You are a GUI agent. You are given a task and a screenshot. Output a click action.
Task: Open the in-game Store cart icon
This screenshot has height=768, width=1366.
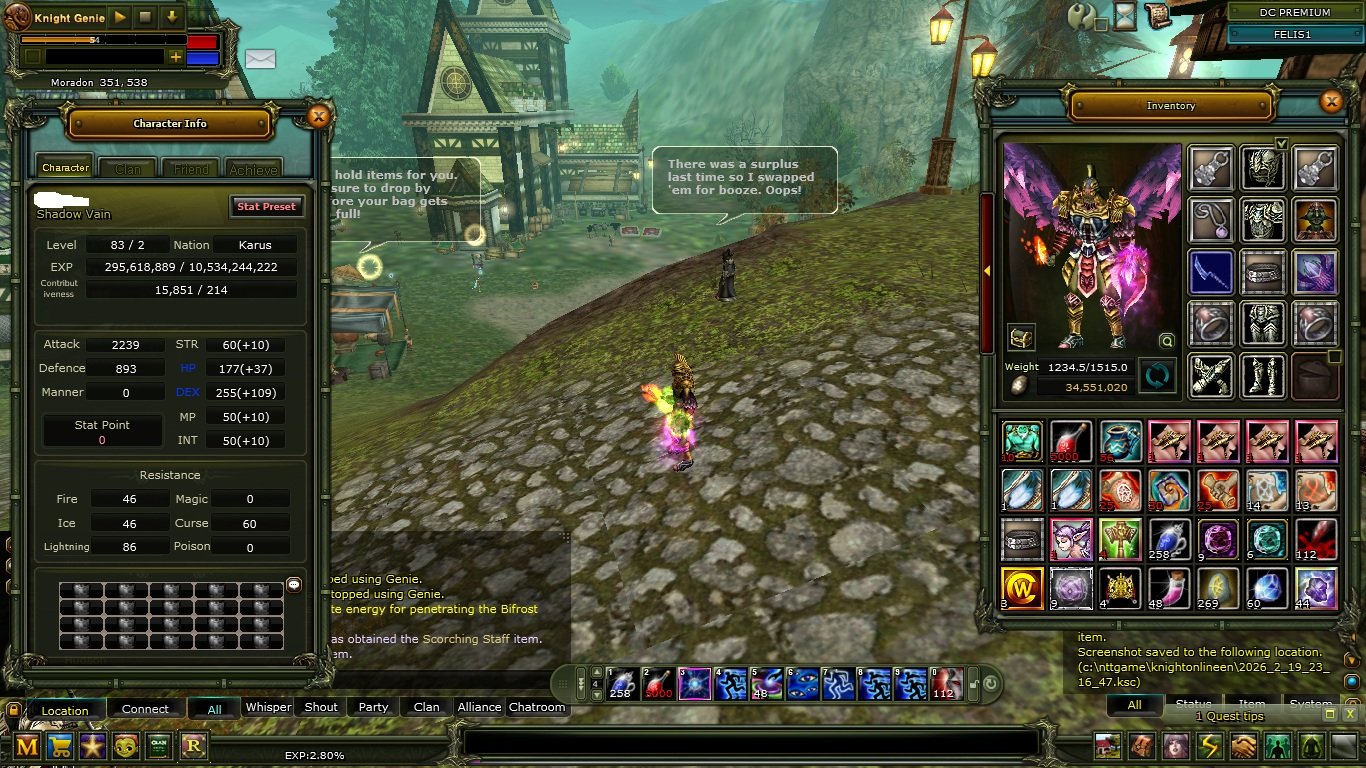[x=62, y=747]
